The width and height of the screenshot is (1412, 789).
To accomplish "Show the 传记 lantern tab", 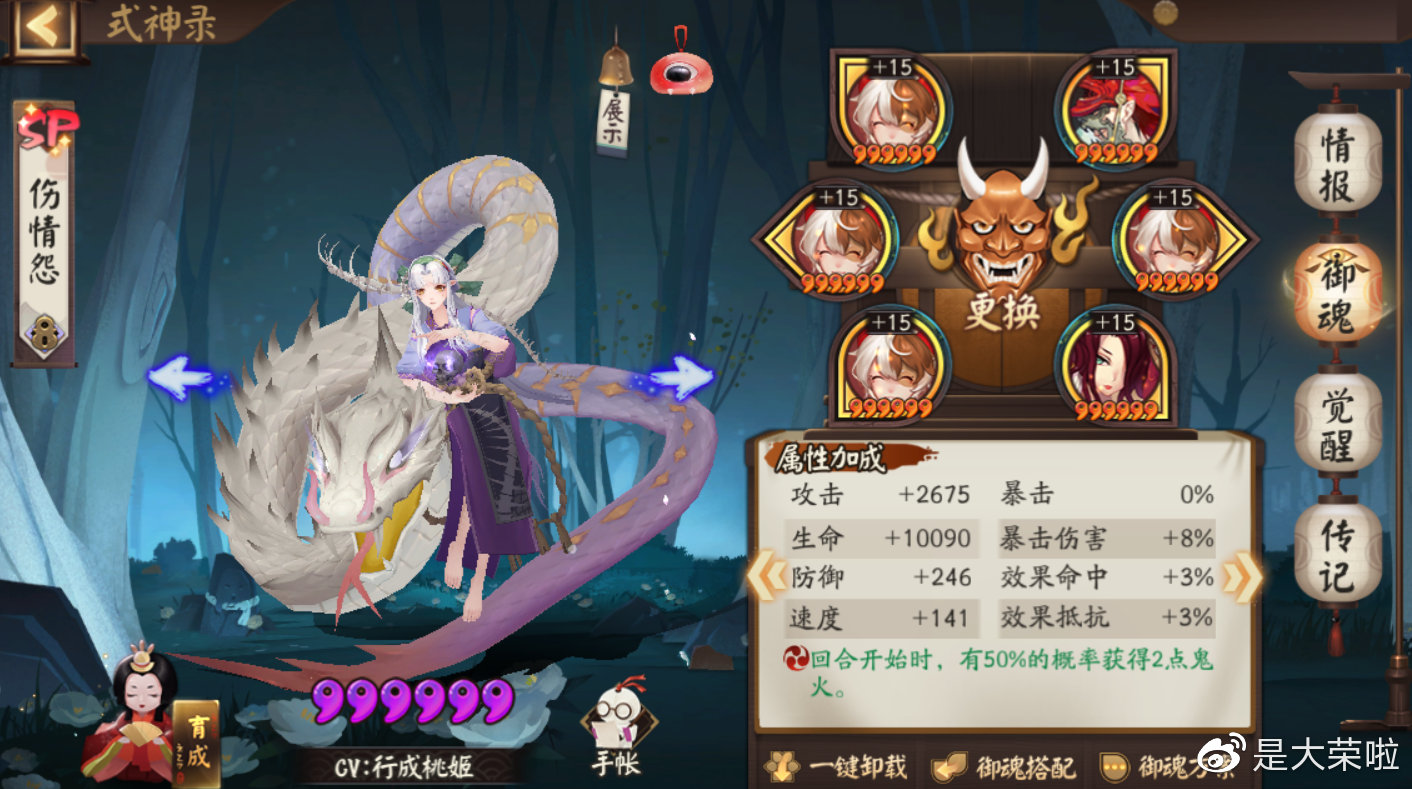I will click(x=1338, y=553).
